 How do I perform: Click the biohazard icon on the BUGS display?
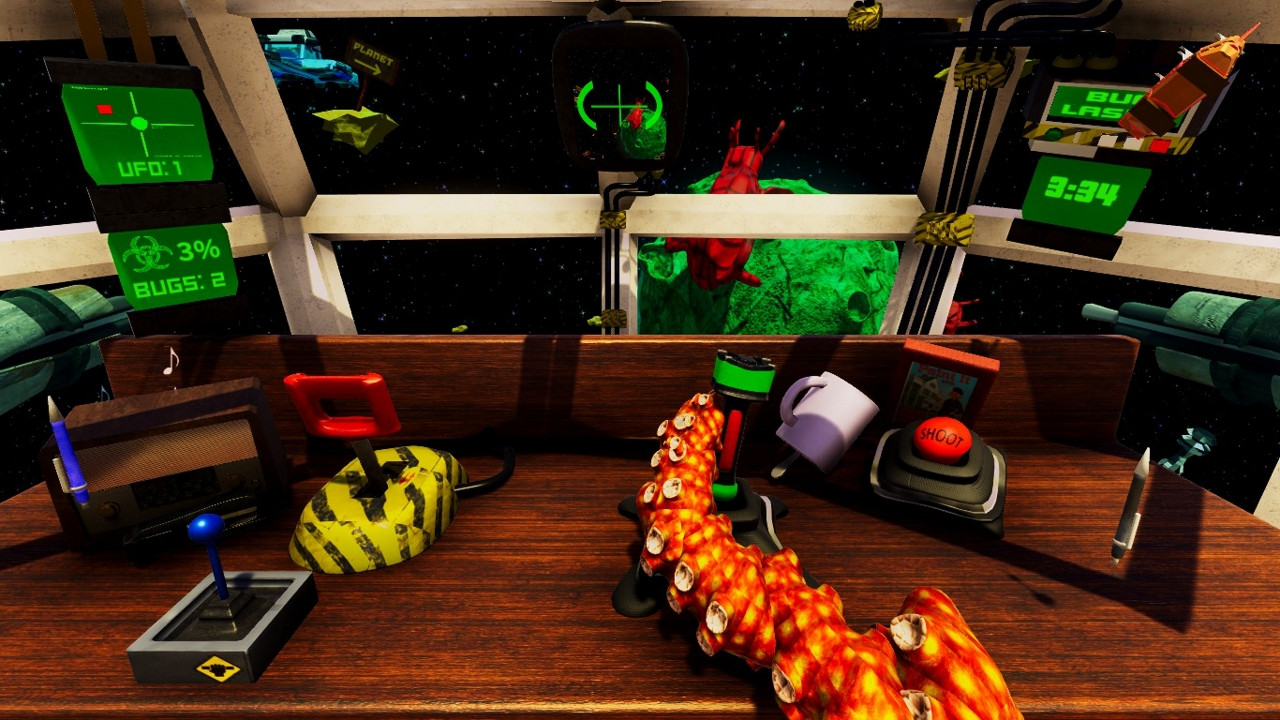[147, 254]
